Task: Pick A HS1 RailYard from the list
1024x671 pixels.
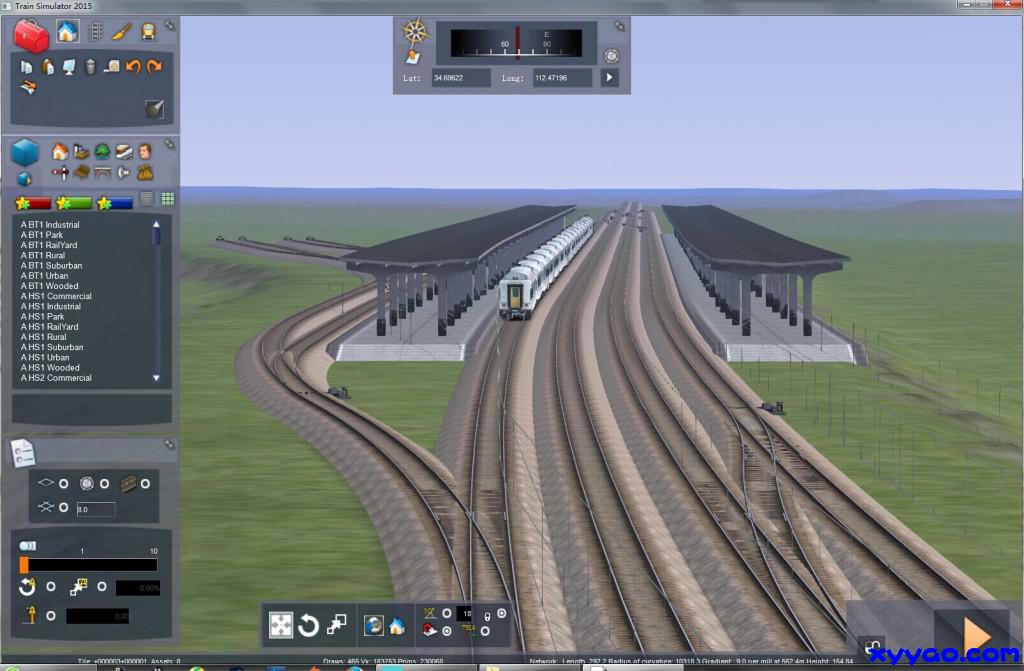Action: pos(49,327)
